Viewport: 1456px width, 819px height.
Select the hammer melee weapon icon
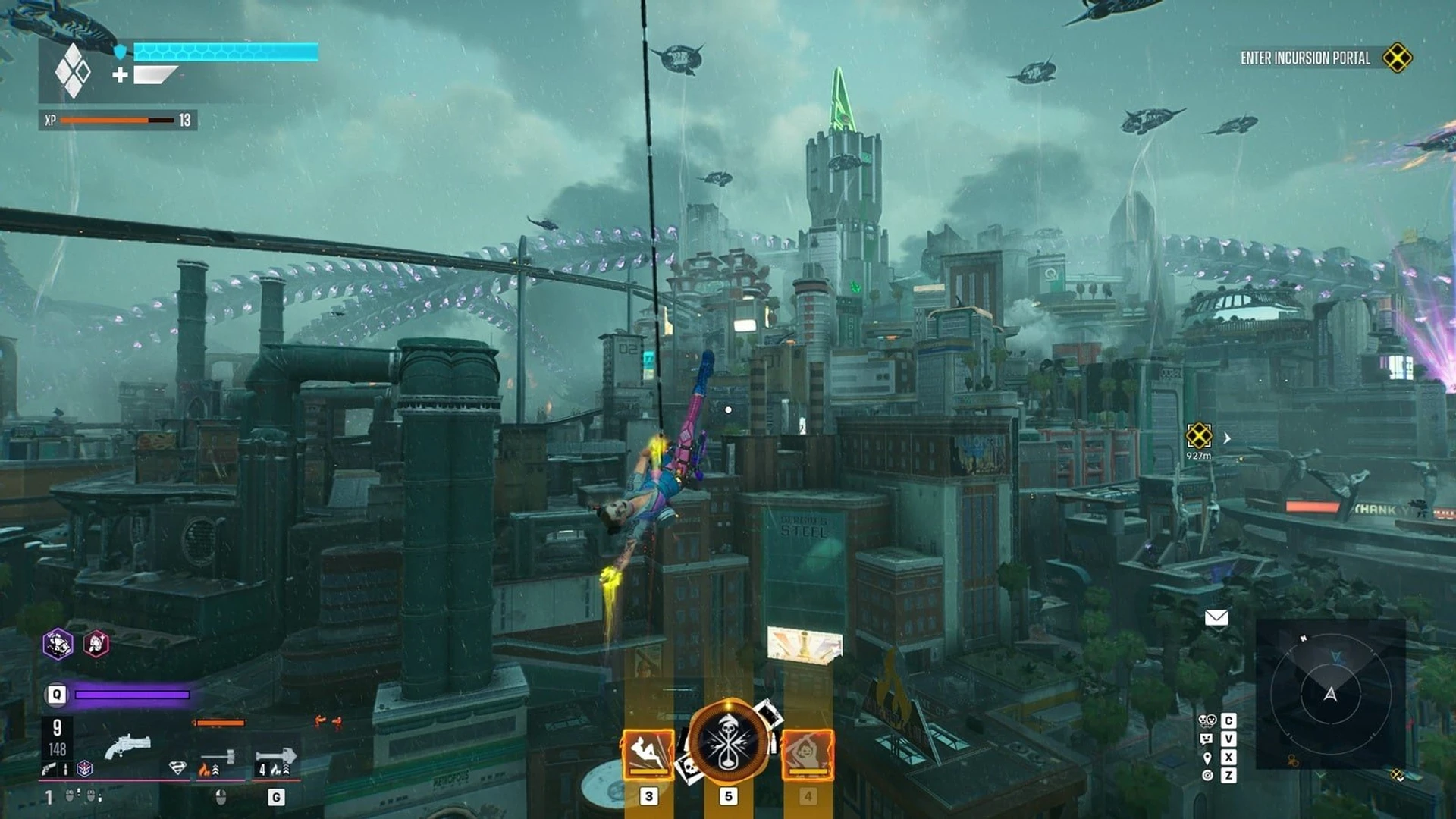pyautogui.click(x=218, y=758)
